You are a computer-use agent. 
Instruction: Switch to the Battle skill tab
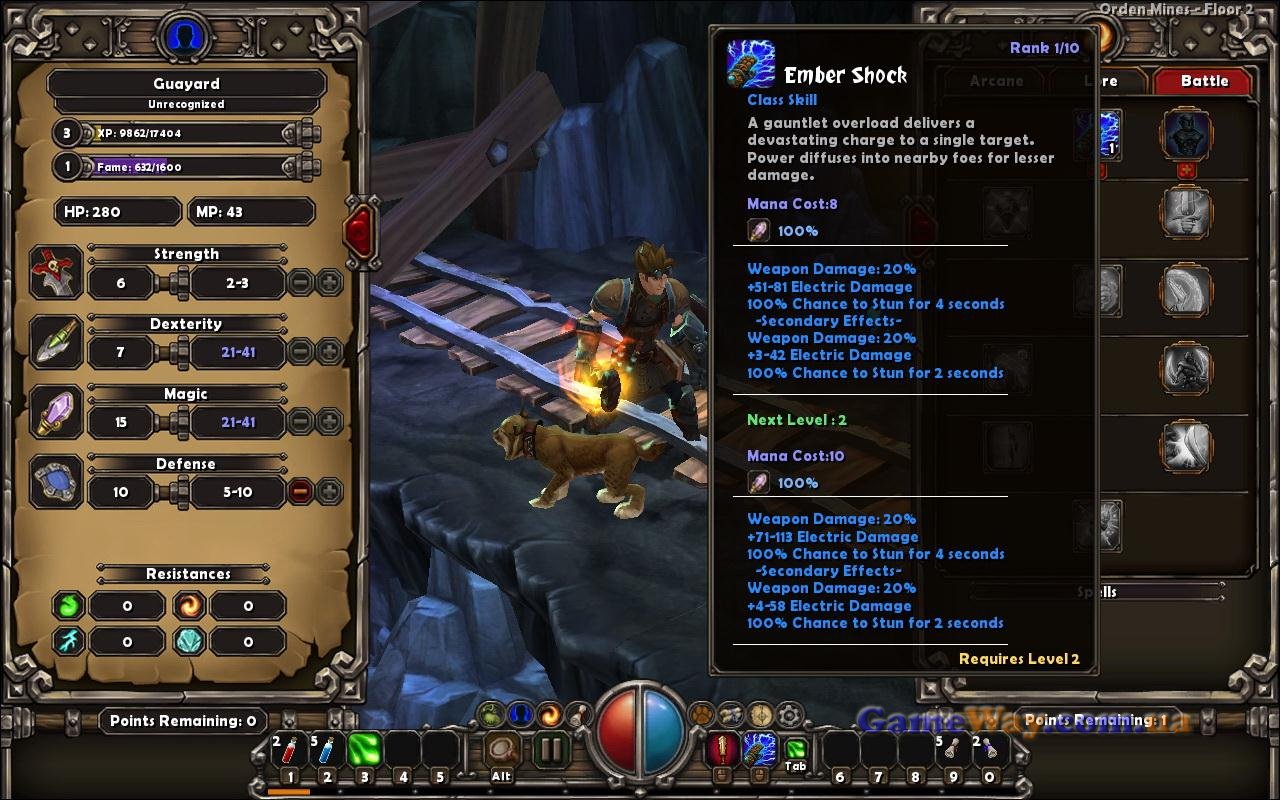point(1204,81)
